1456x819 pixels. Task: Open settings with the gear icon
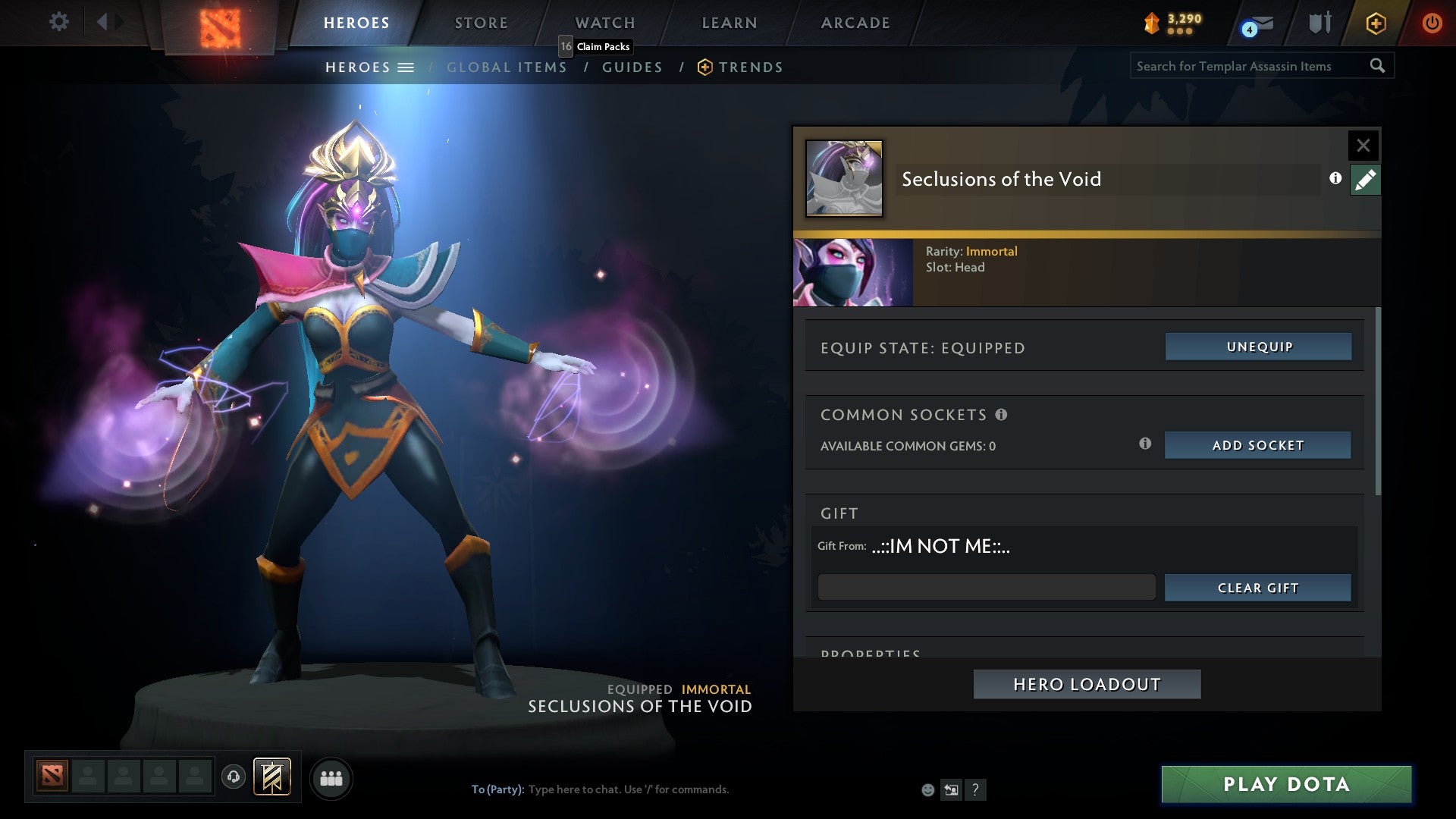(58, 21)
